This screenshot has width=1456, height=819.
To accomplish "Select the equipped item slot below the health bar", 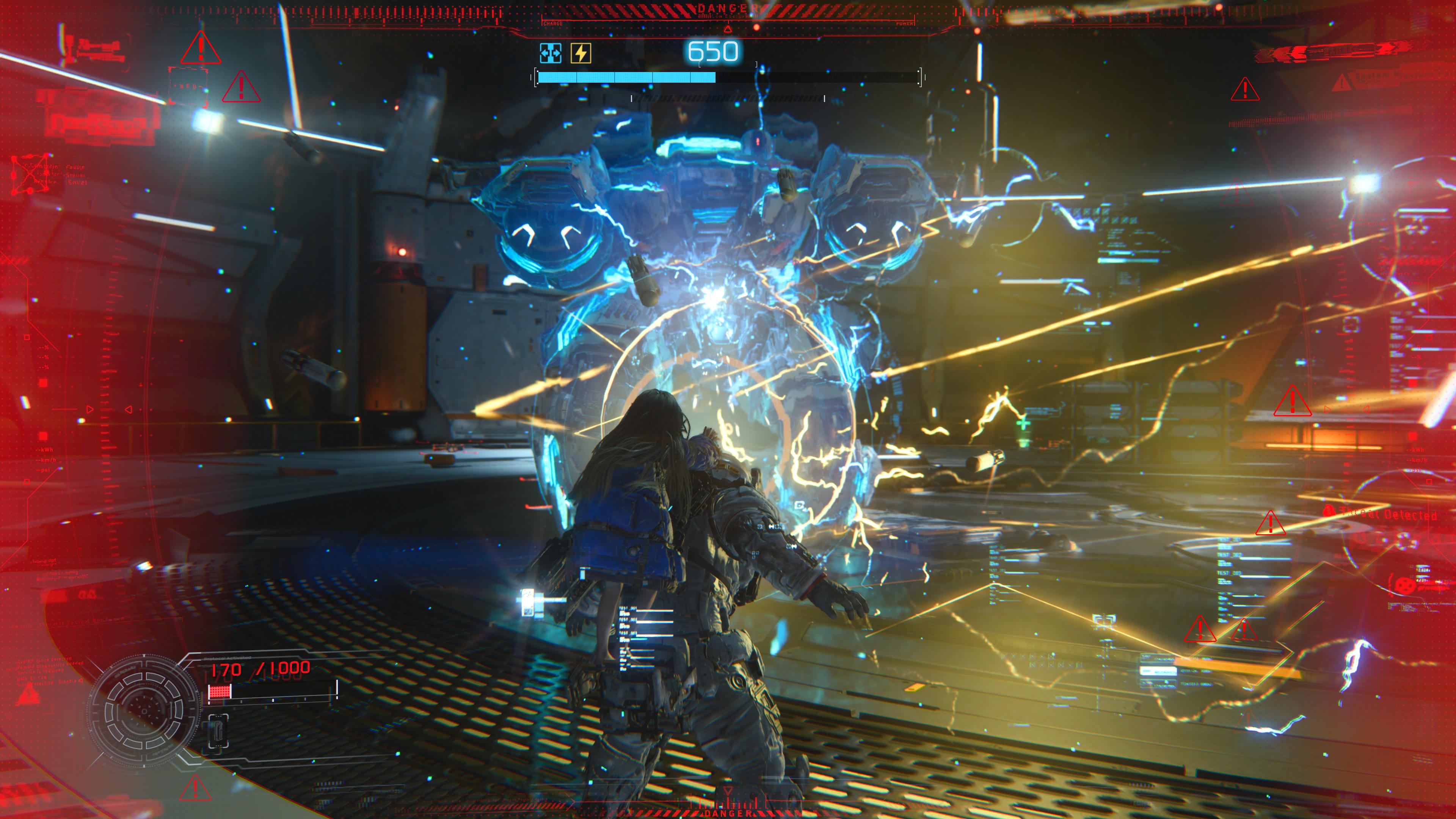I will (x=218, y=731).
